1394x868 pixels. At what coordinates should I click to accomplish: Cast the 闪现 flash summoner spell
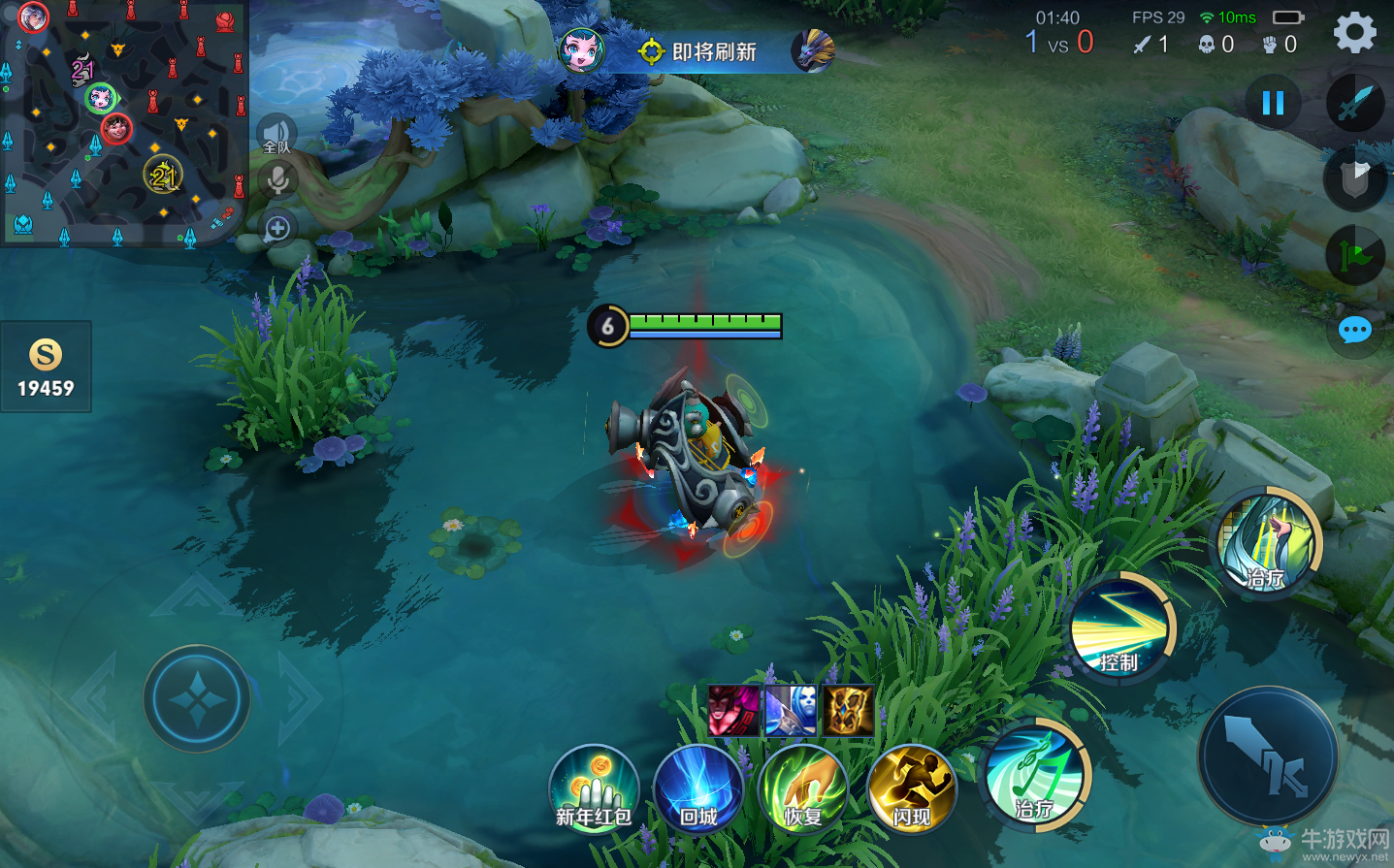[911, 788]
